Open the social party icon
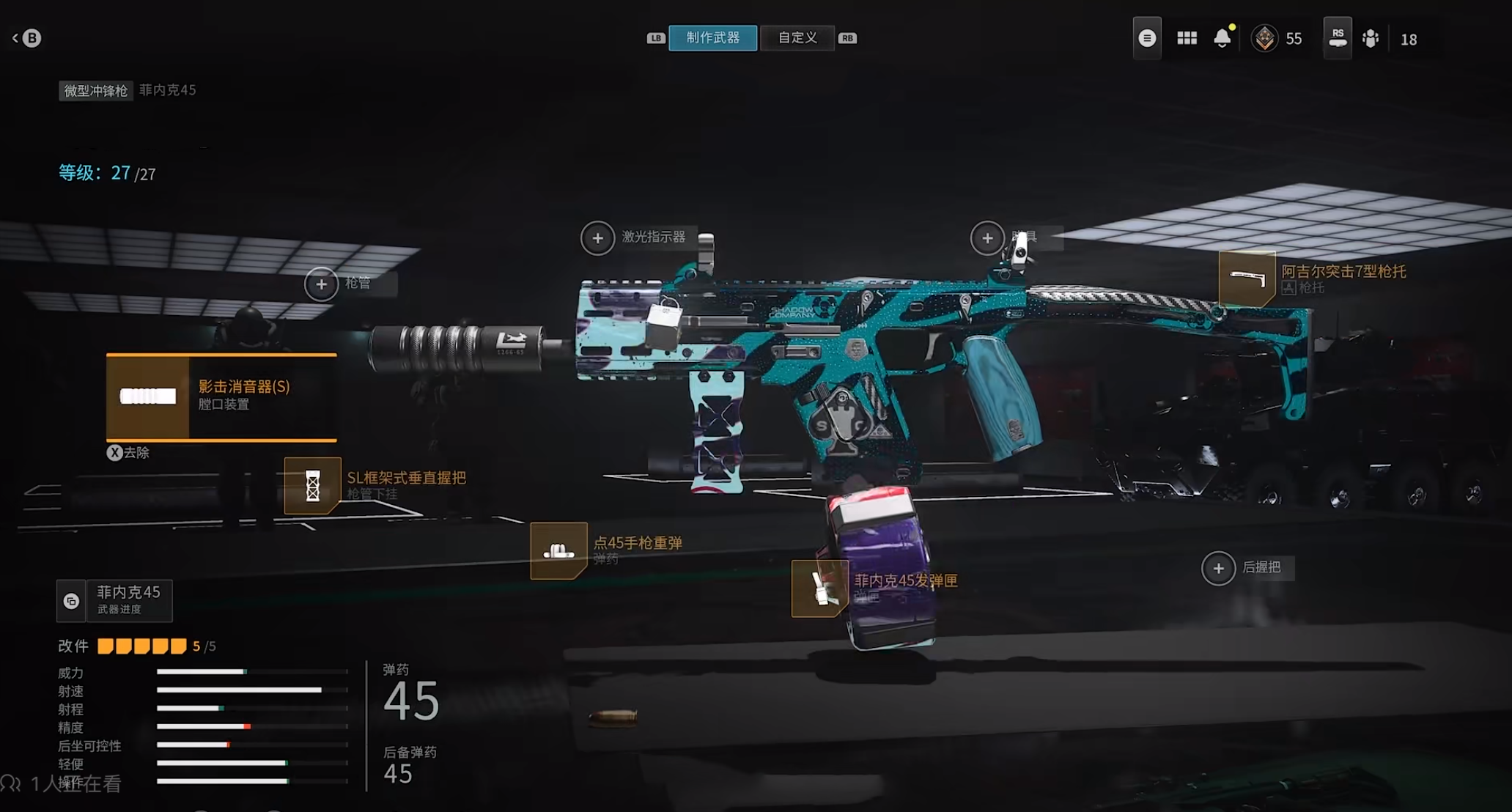Screen dimensions: 1512x812 point(1371,39)
